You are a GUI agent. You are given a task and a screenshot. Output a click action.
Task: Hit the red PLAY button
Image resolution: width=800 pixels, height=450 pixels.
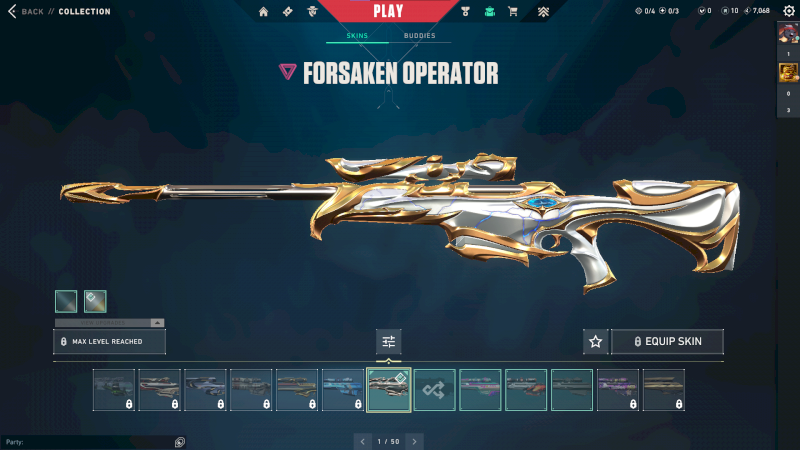click(388, 12)
